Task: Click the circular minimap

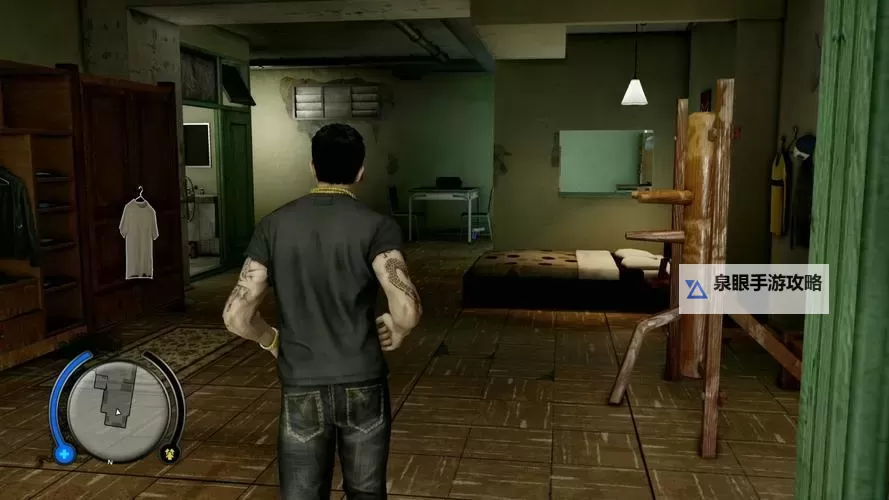Action: (x=118, y=408)
